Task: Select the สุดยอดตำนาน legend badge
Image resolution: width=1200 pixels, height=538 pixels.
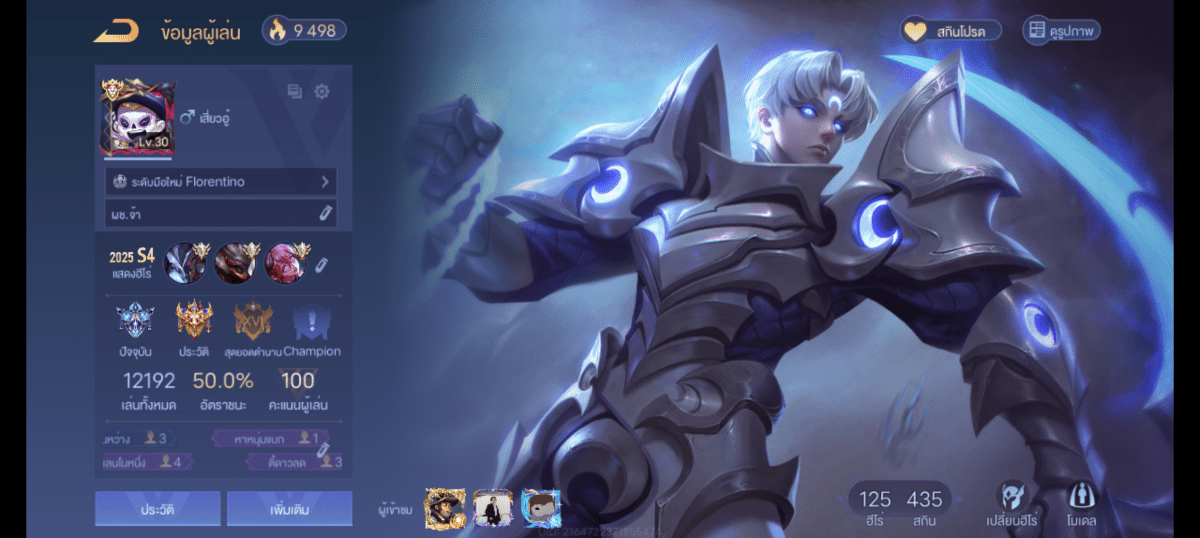Action: (252, 322)
